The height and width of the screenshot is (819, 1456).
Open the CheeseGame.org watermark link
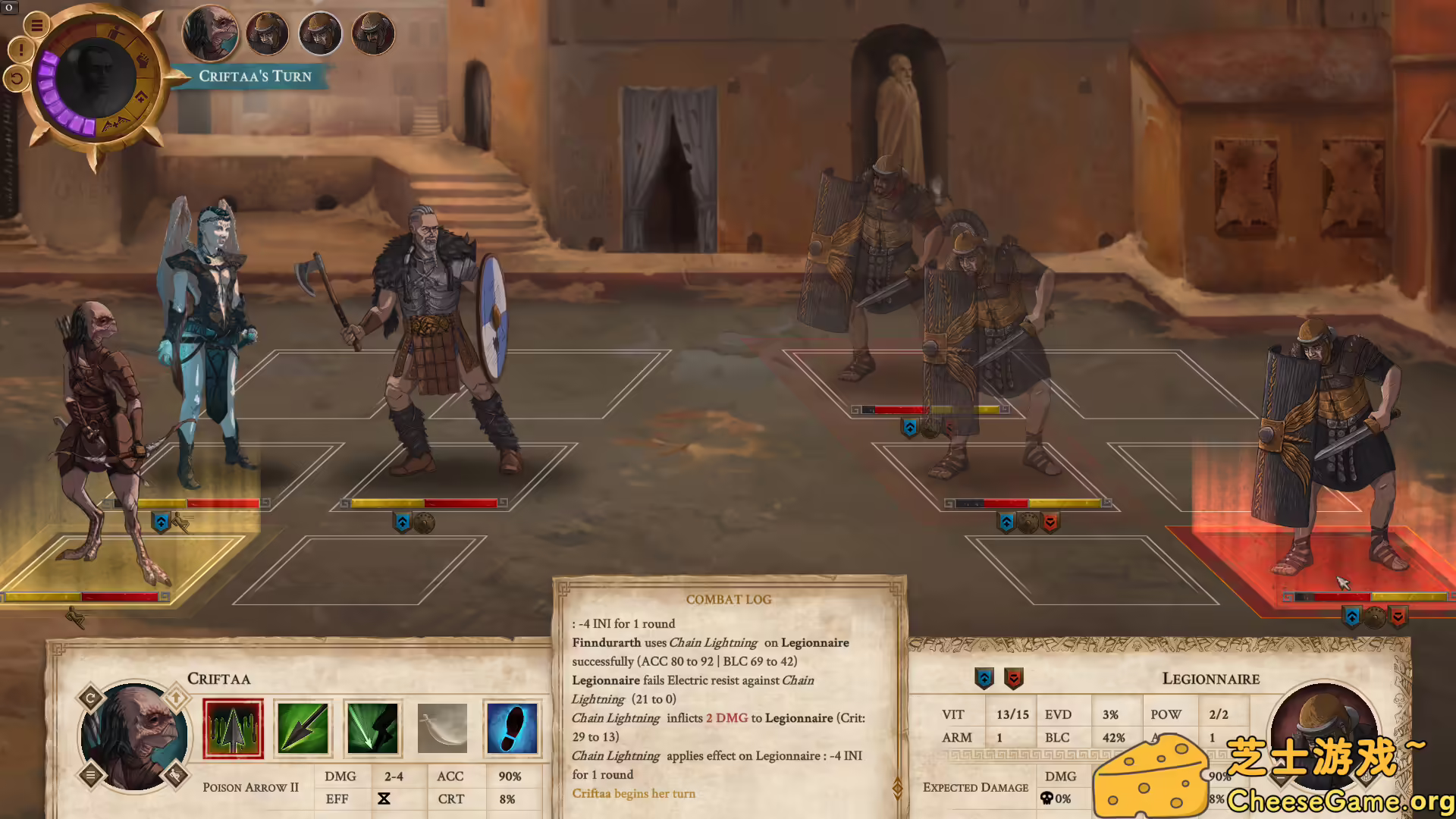point(1339,801)
